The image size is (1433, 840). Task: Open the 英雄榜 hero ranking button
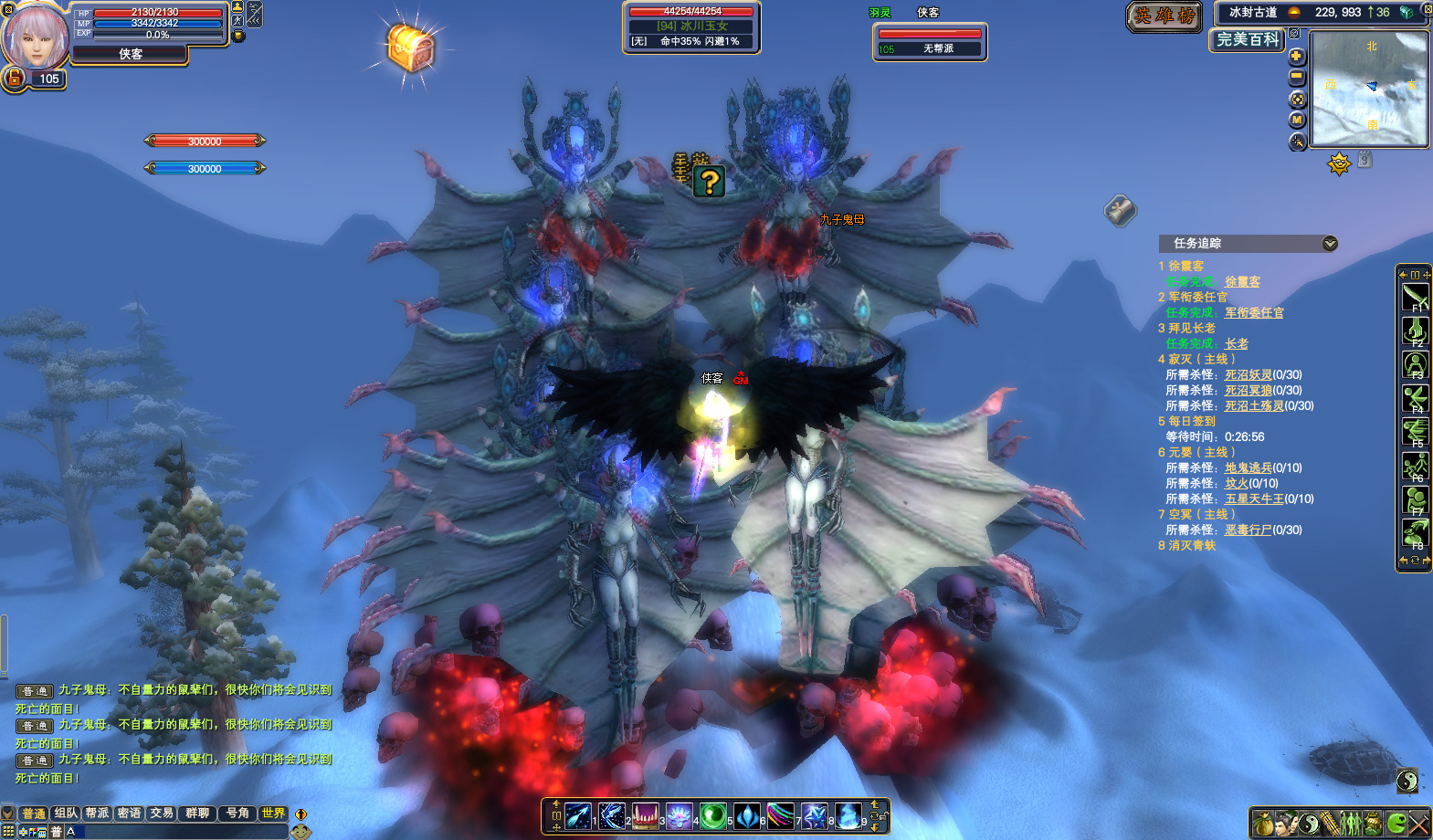coord(1164,16)
